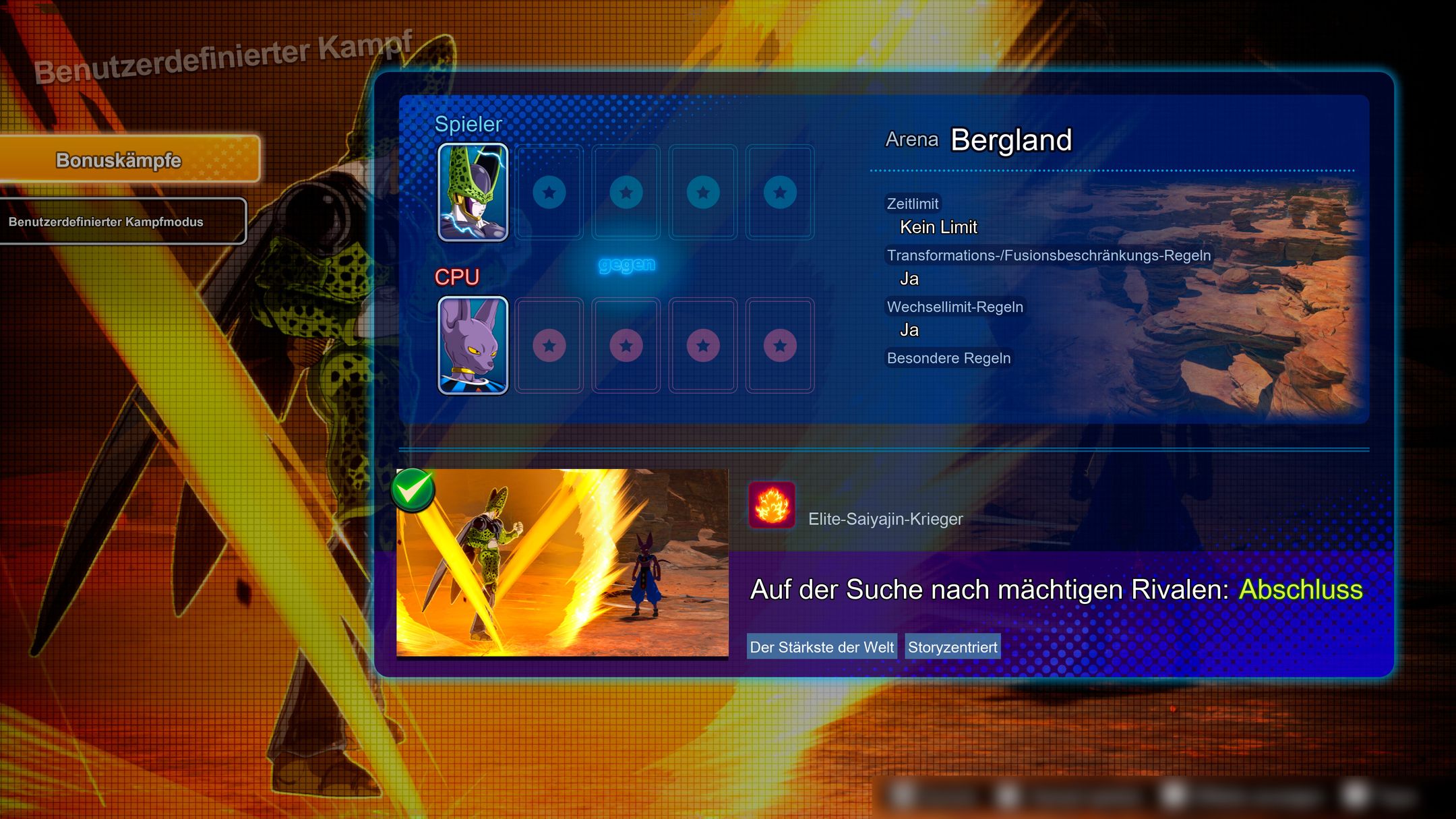
Task: Select the Cell player character portrait
Action: [x=473, y=191]
